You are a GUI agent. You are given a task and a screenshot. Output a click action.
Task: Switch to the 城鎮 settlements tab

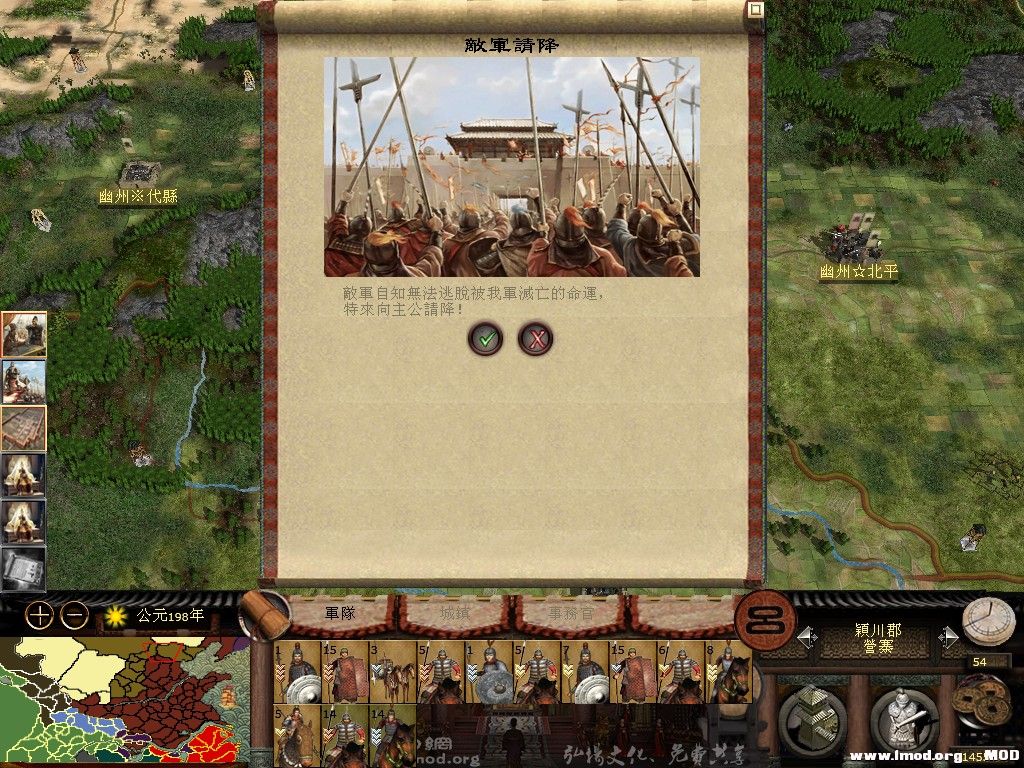(x=455, y=612)
